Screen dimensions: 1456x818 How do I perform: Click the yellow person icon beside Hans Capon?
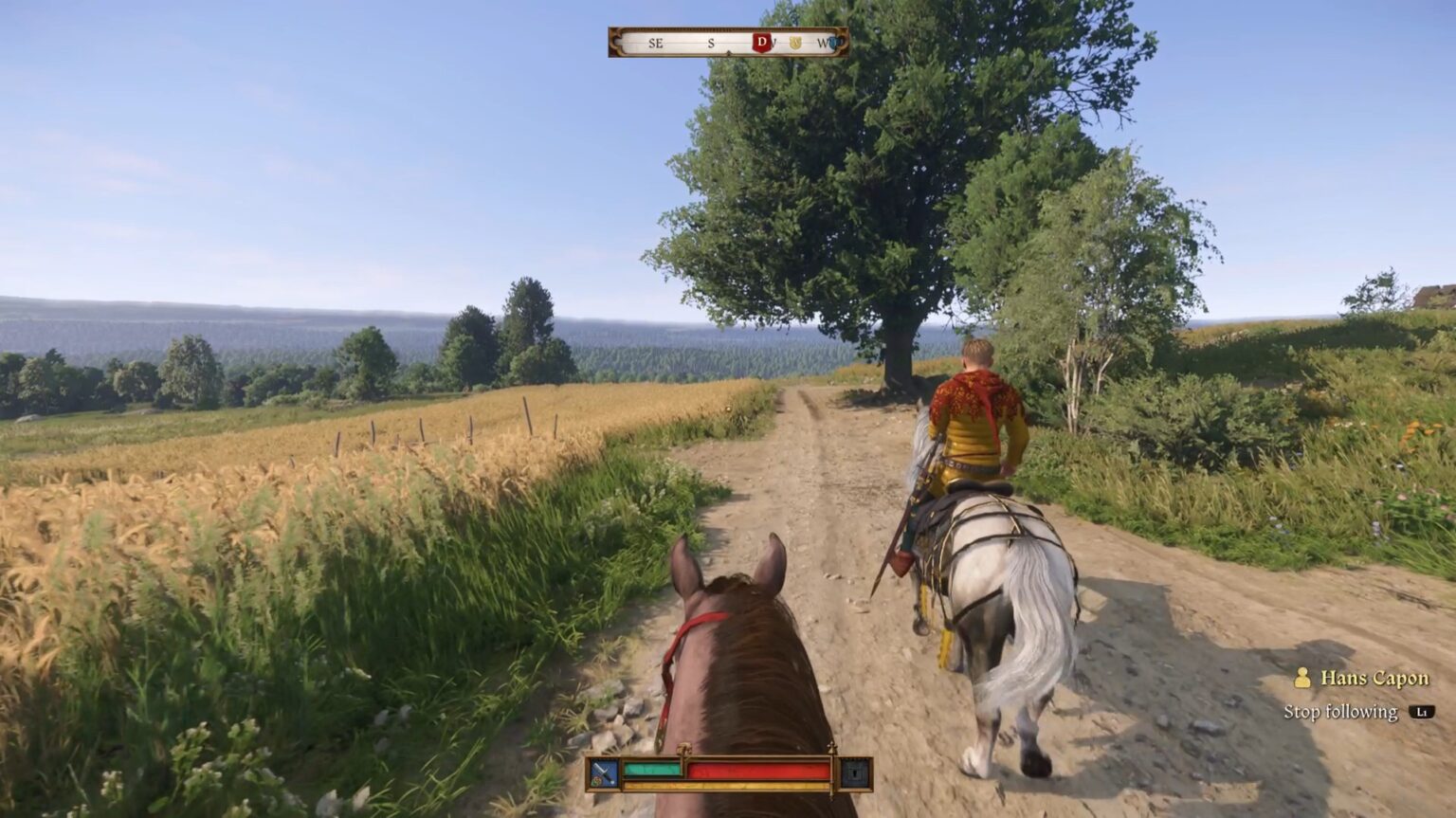coord(1302,679)
